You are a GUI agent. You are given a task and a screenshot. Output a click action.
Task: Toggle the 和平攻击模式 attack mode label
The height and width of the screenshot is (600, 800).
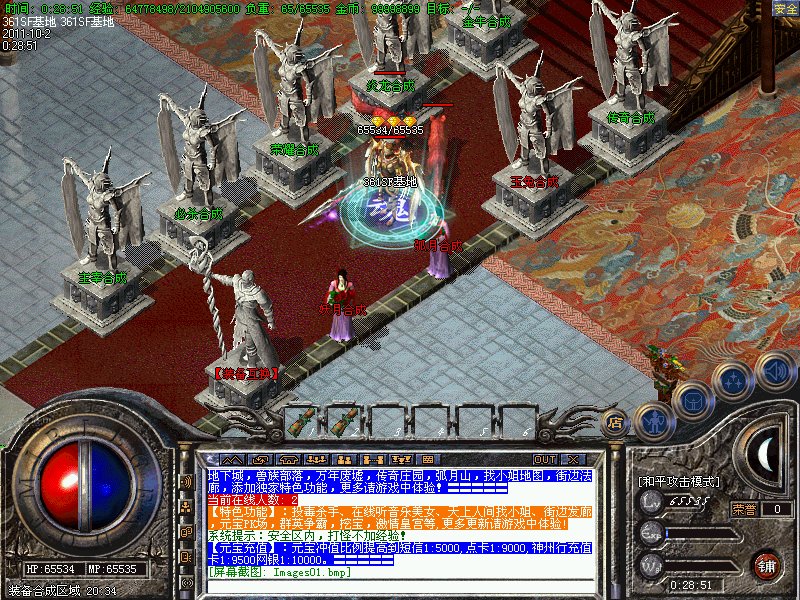click(x=679, y=482)
